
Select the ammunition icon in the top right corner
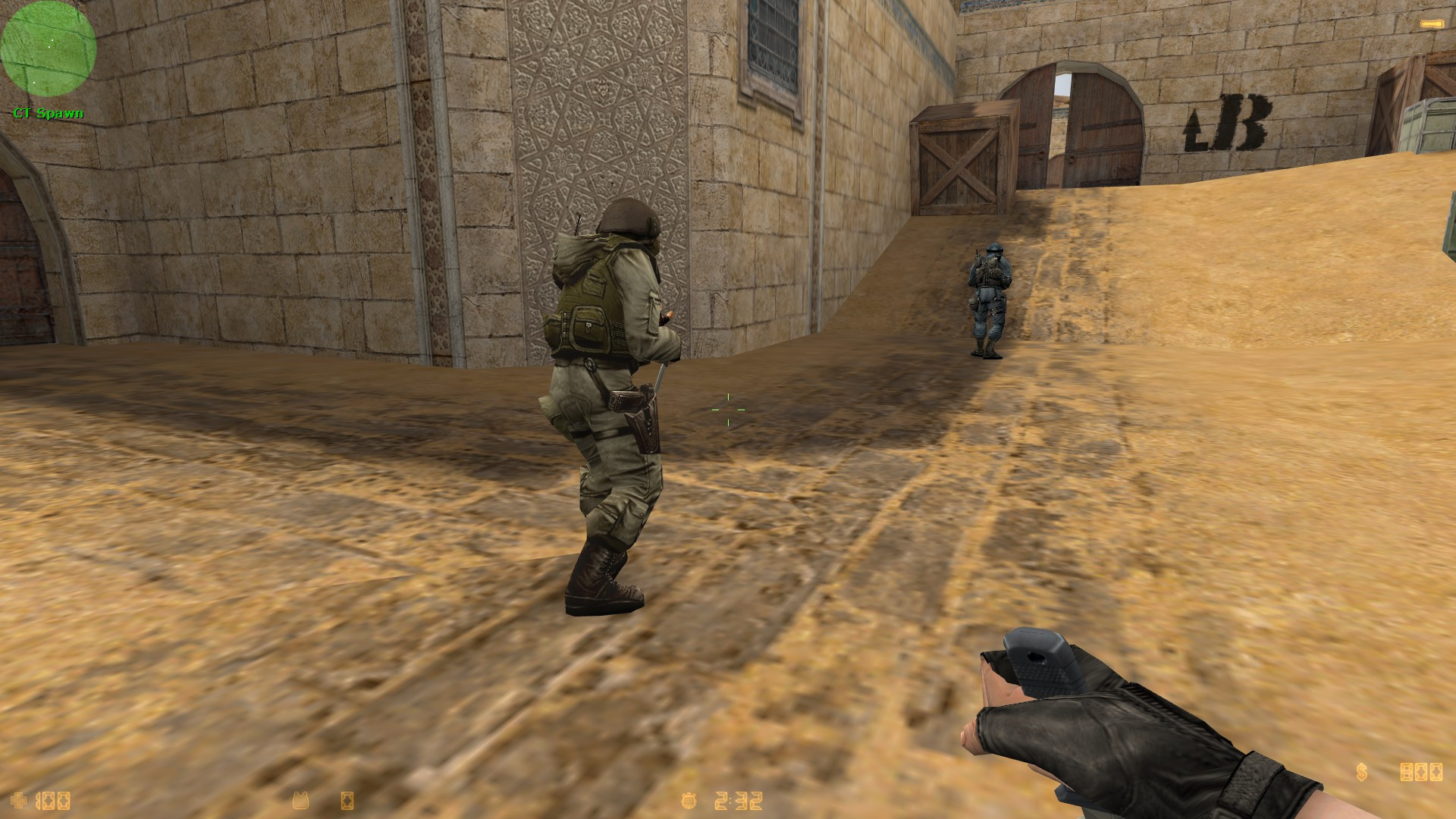click(x=1432, y=24)
